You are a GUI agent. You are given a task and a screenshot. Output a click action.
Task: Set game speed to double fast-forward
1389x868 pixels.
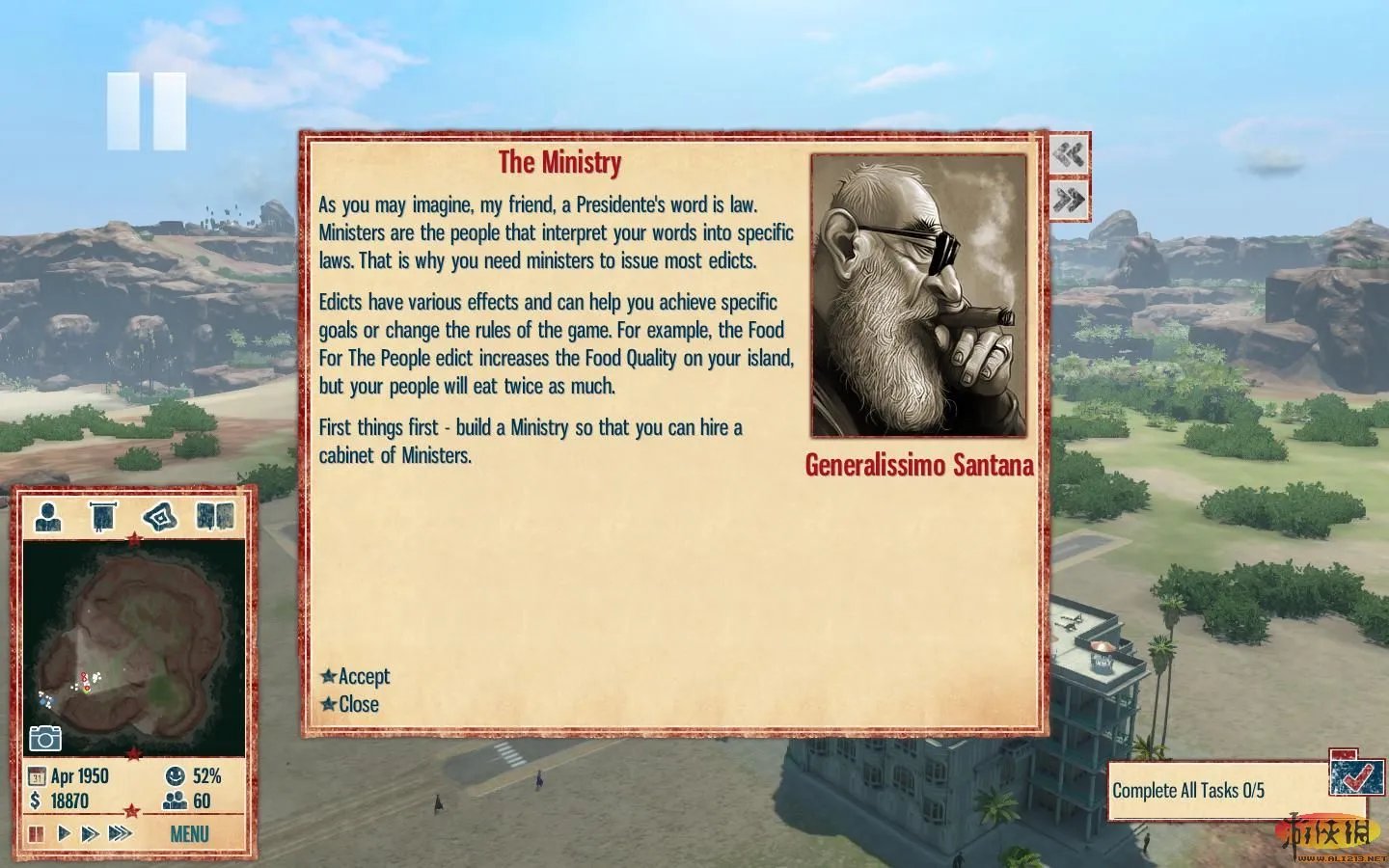click(x=90, y=833)
